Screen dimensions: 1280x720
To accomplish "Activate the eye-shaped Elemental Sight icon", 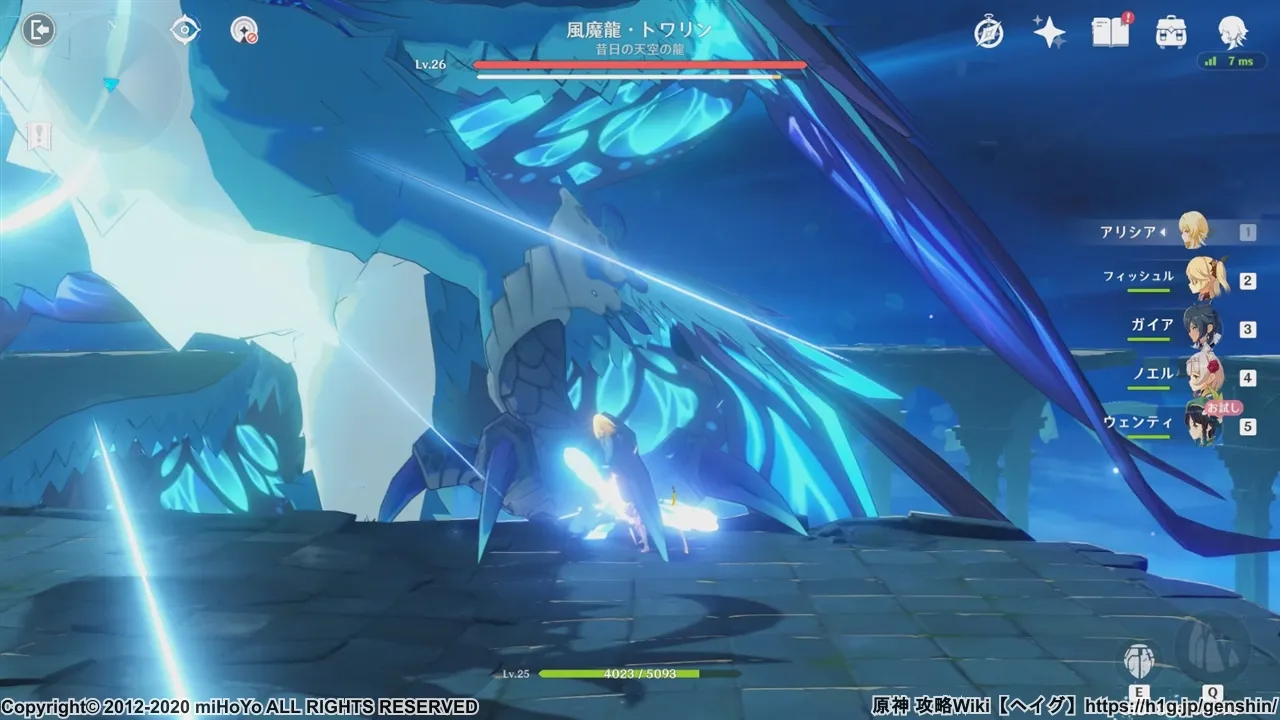I will (x=185, y=30).
